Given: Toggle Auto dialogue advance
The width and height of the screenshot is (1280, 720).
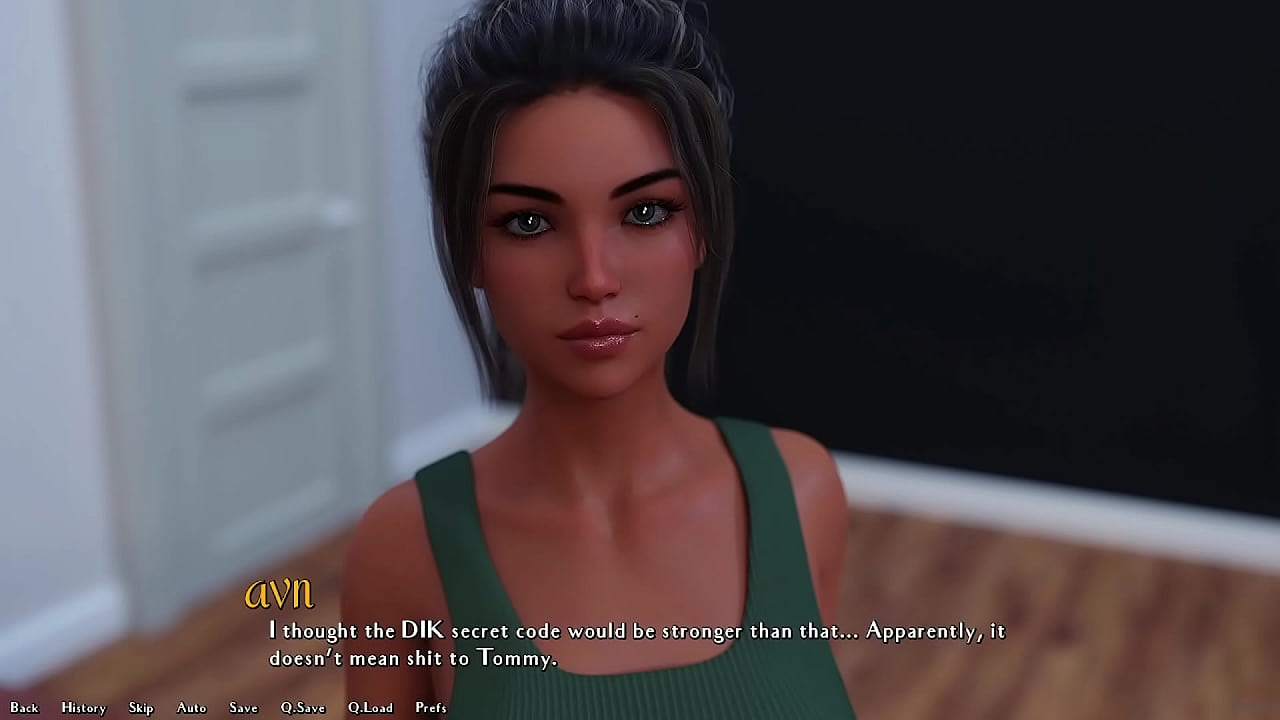Looking at the screenshot, I should tap(191, 708).
